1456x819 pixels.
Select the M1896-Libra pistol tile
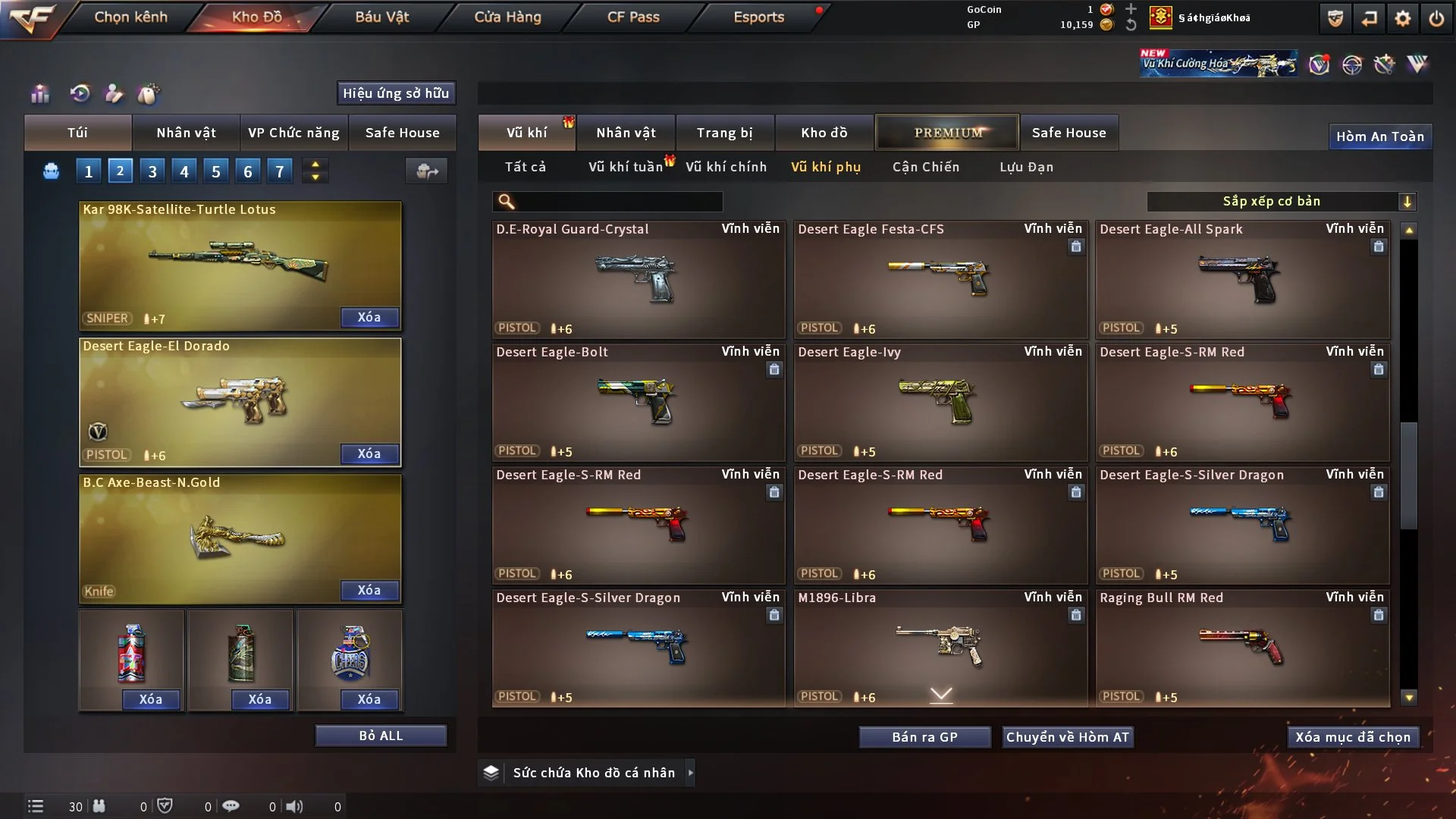coord(940,647)
